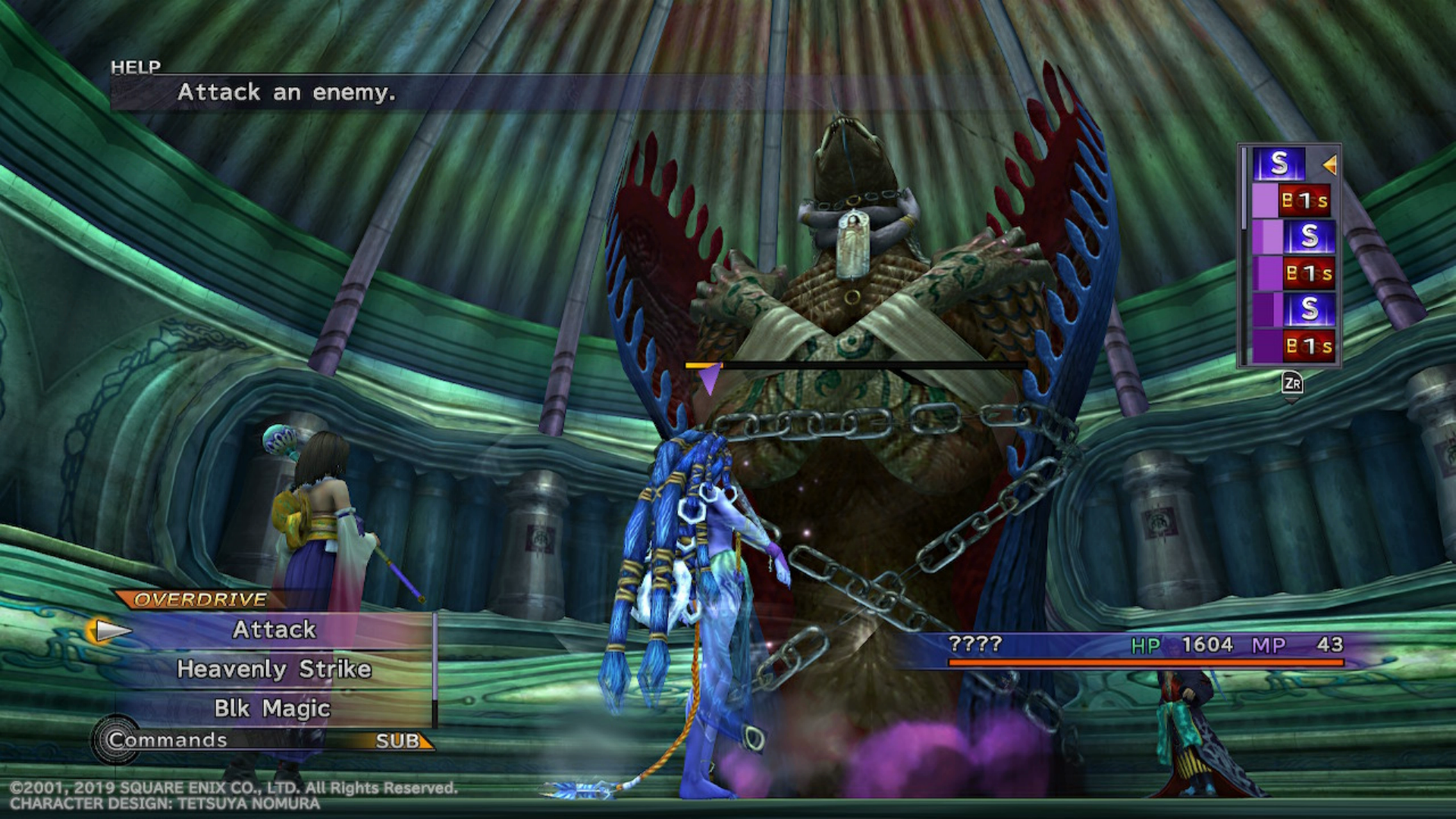This screenshot has width=1456, height=819.
Task: Switch to the SUB command page
Action: tap(399, 741)
